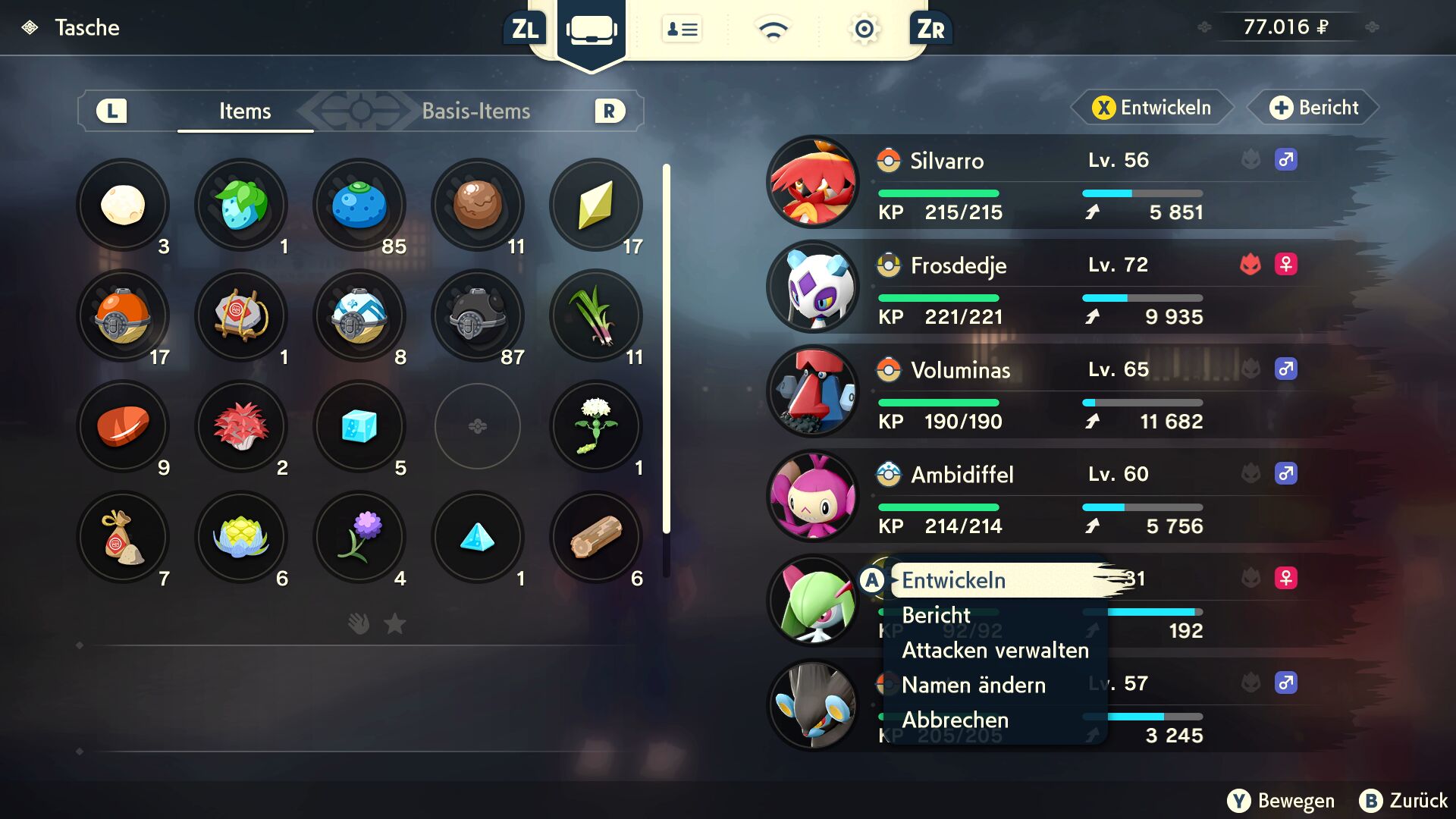Select the yellow crystal shard item
This screenshot has height=819, width=1456.
[596, 205]
